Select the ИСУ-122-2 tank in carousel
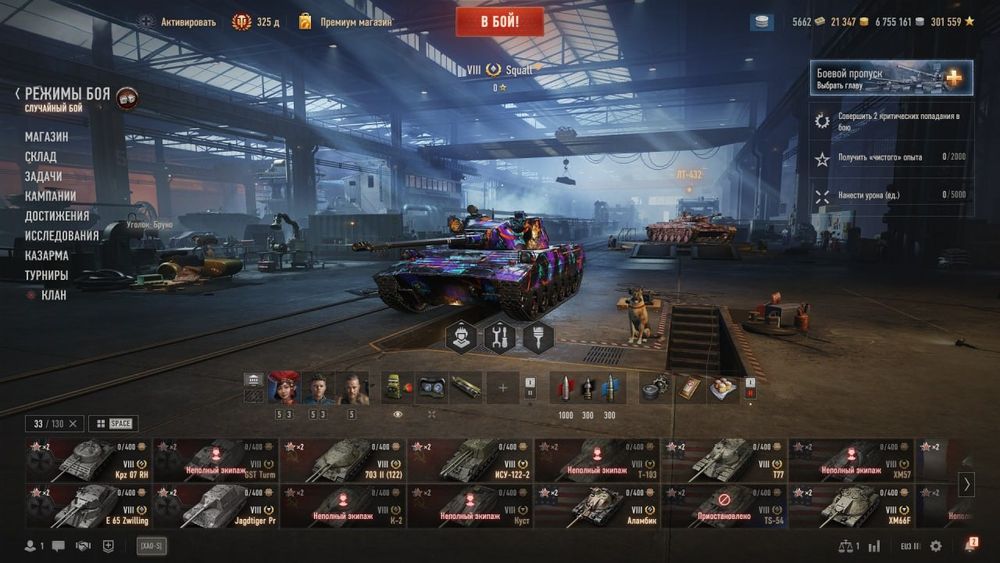Viewport: 1000px width, 563px height. pyautogui.click(x=470, y=460)
